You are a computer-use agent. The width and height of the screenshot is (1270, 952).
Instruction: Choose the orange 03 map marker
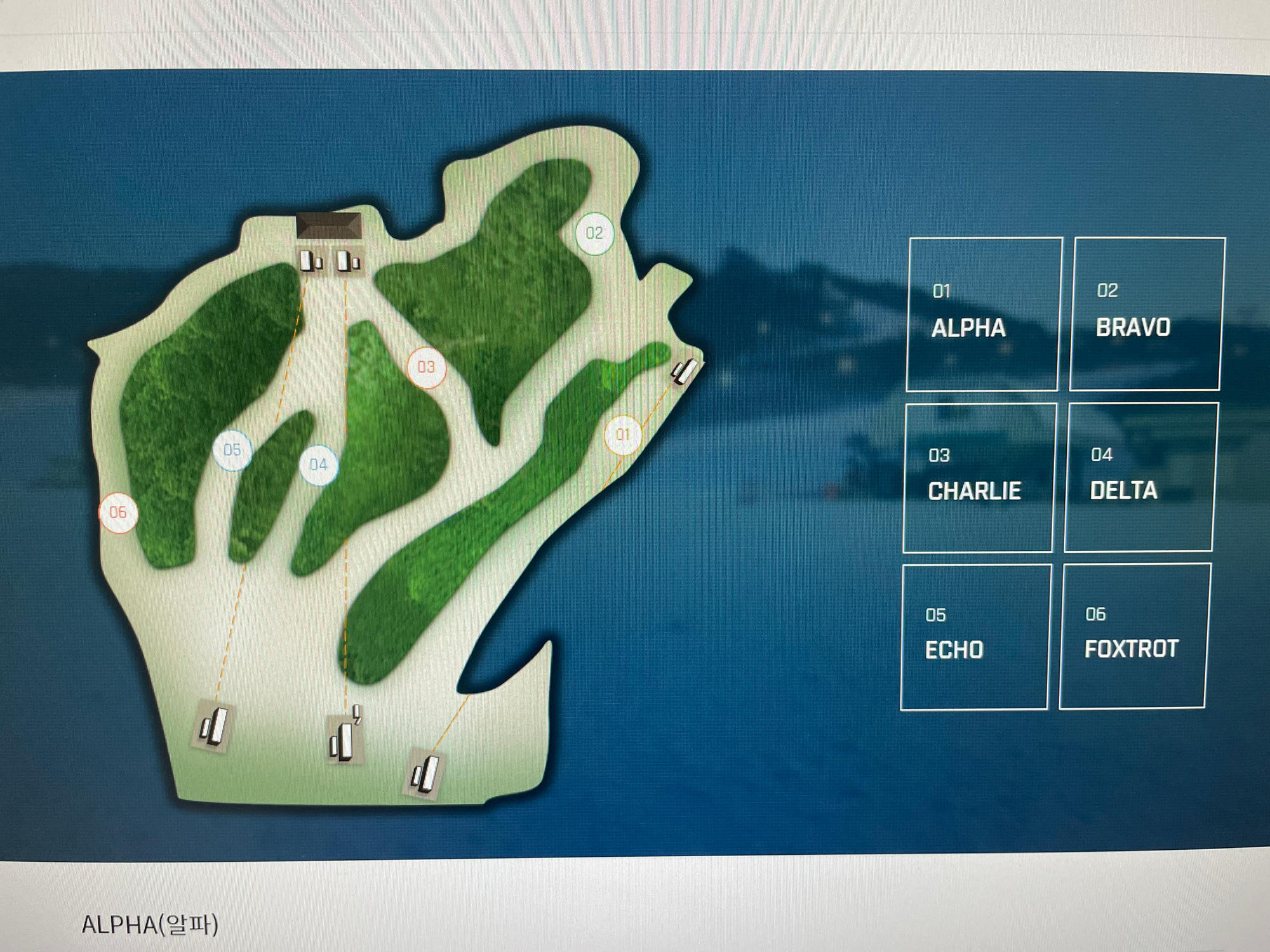426,367
